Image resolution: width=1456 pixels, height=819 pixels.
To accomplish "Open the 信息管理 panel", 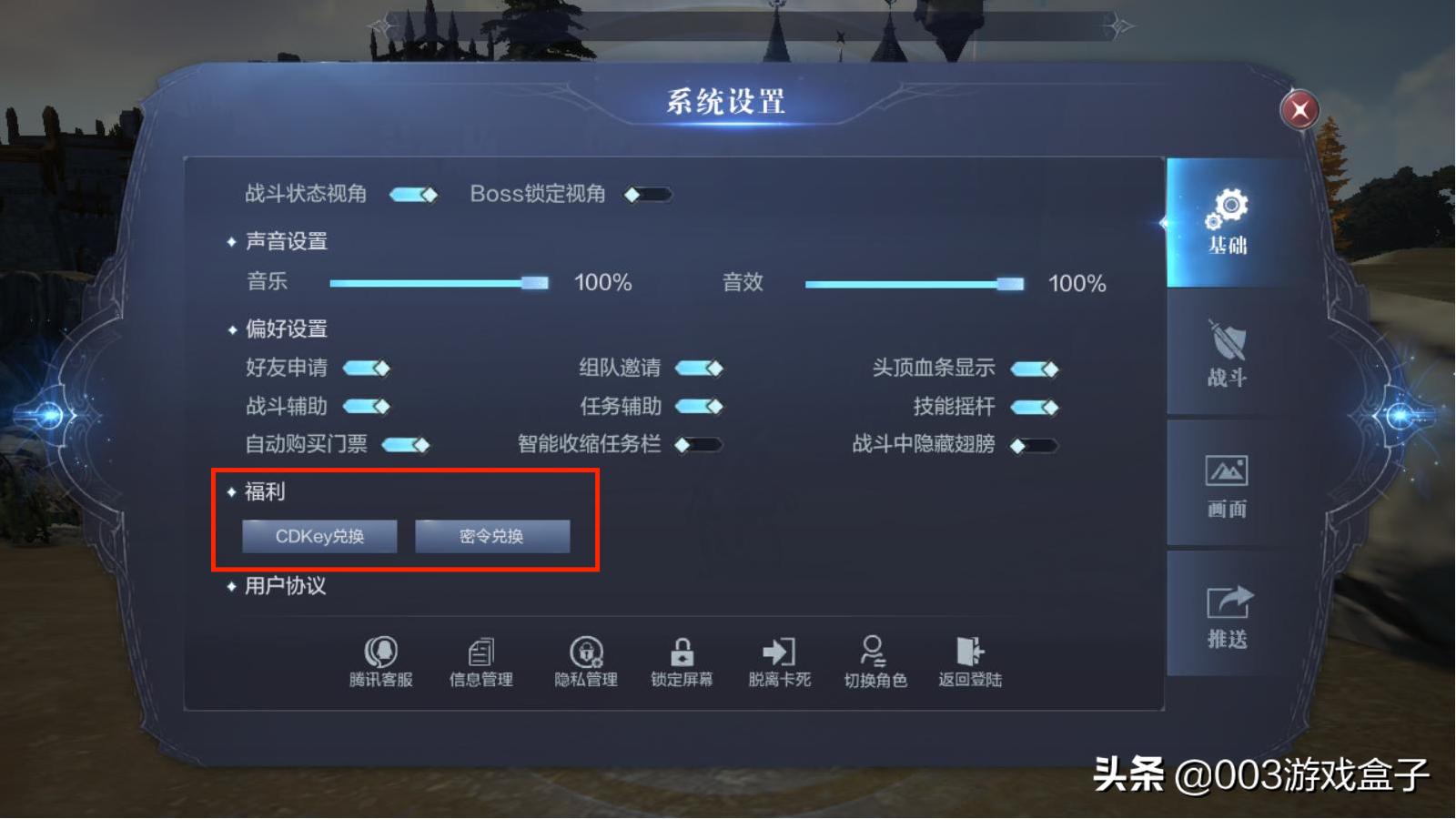I will (480, 660).
